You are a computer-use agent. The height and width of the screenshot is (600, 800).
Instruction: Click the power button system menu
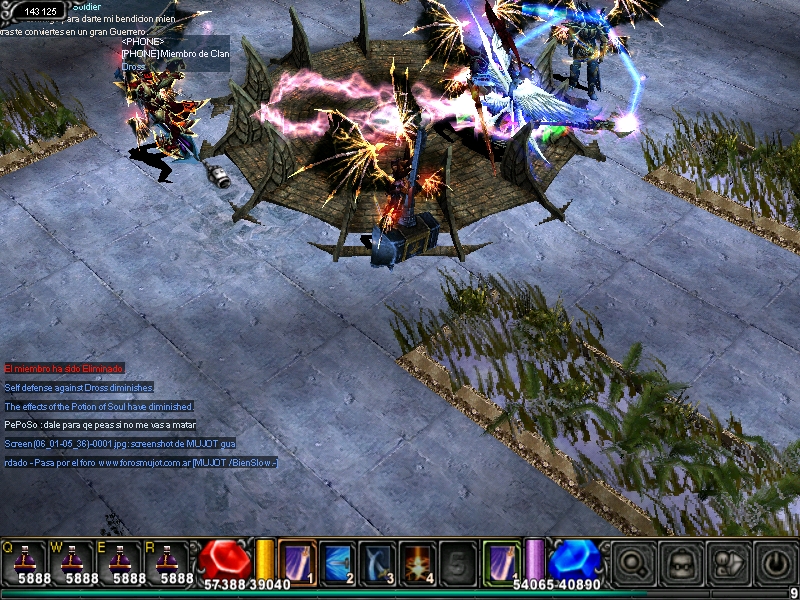[775, 562]
